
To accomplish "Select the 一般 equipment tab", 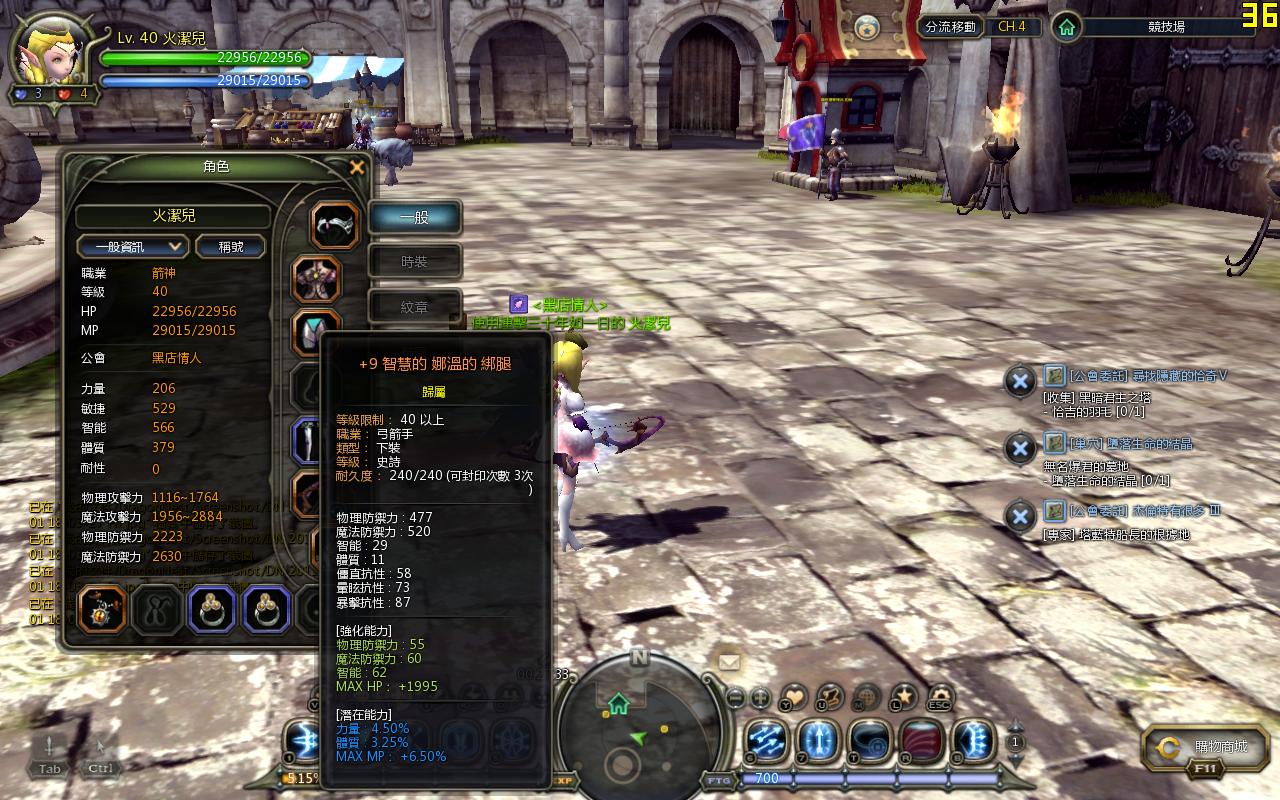I will click(x=415, y=217).
